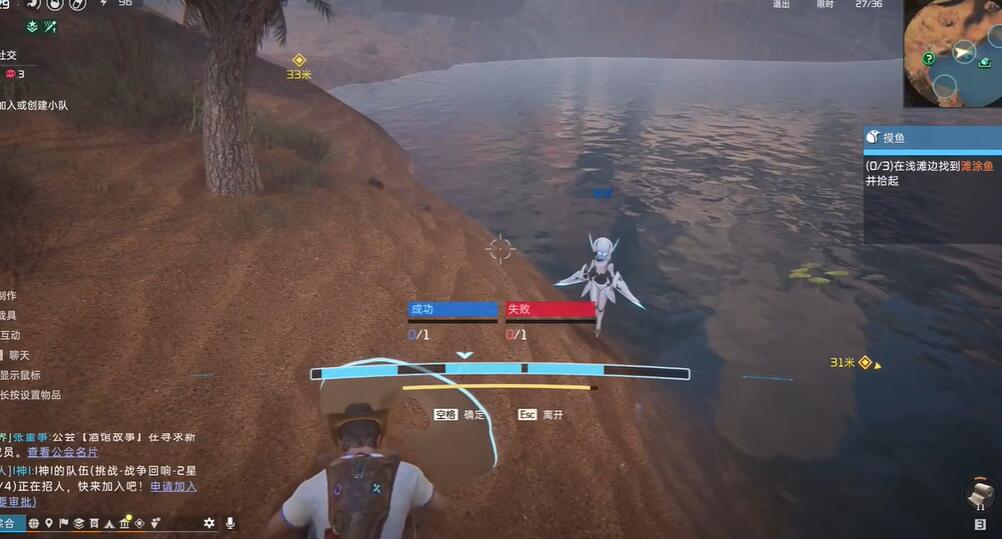Click the 离开 leave fishing button
Screen dimensions: 1002x539
(x=541, y=414)
